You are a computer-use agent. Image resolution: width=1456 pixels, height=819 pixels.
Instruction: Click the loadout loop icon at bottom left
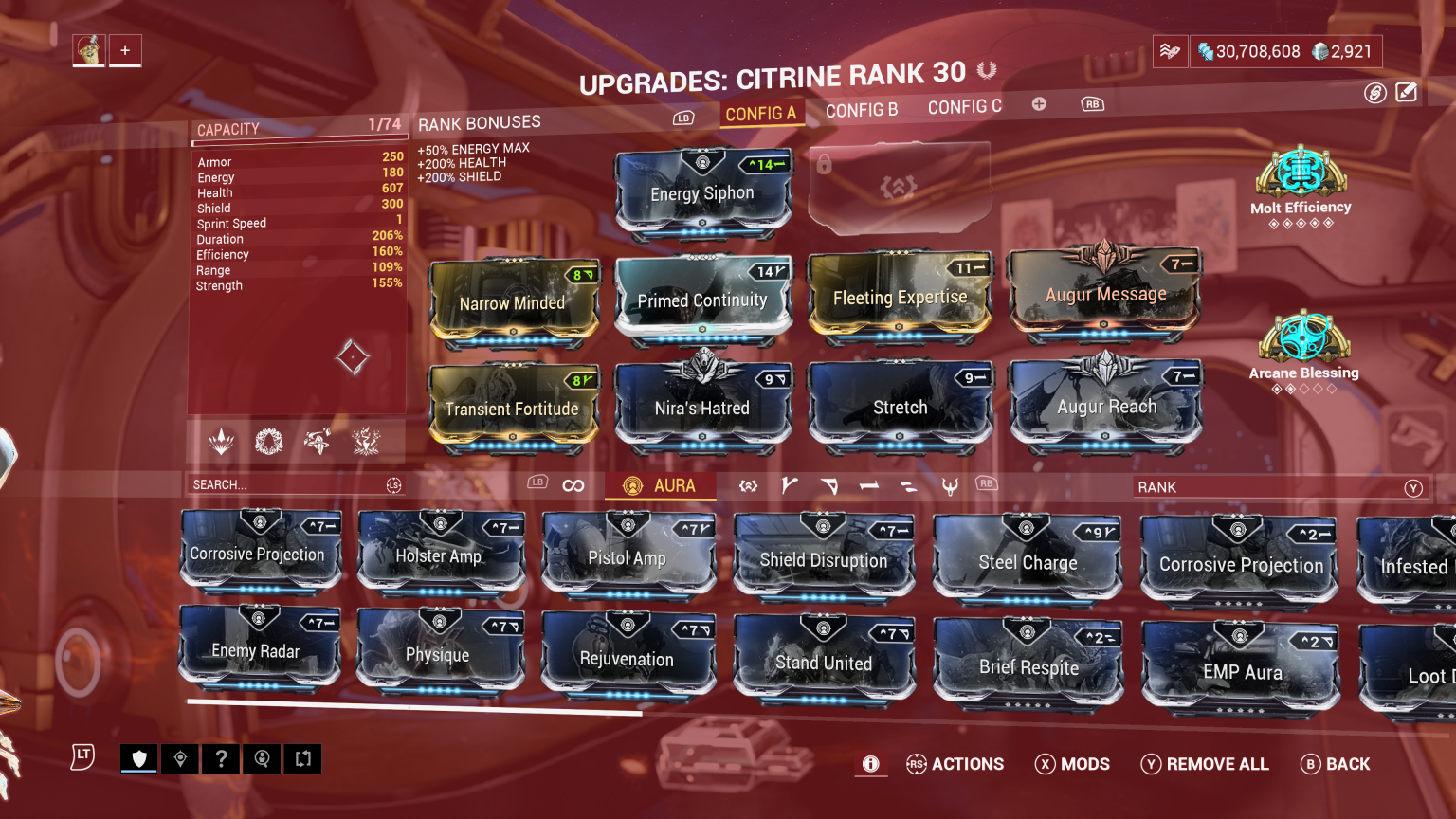(x=302, y=758)
